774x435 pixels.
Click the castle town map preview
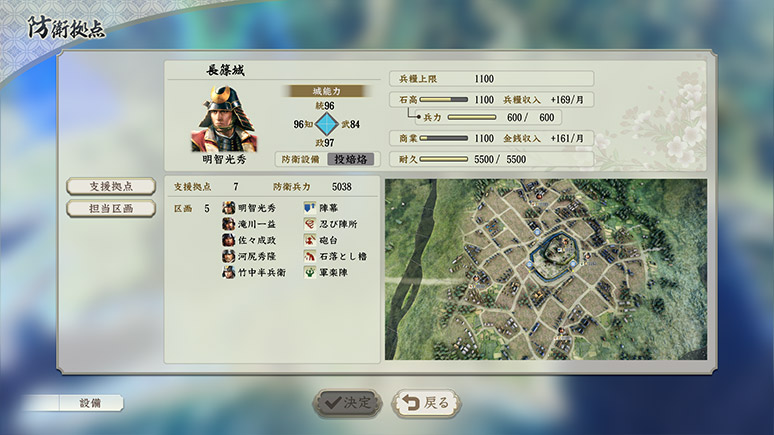[x=545, y=269]
